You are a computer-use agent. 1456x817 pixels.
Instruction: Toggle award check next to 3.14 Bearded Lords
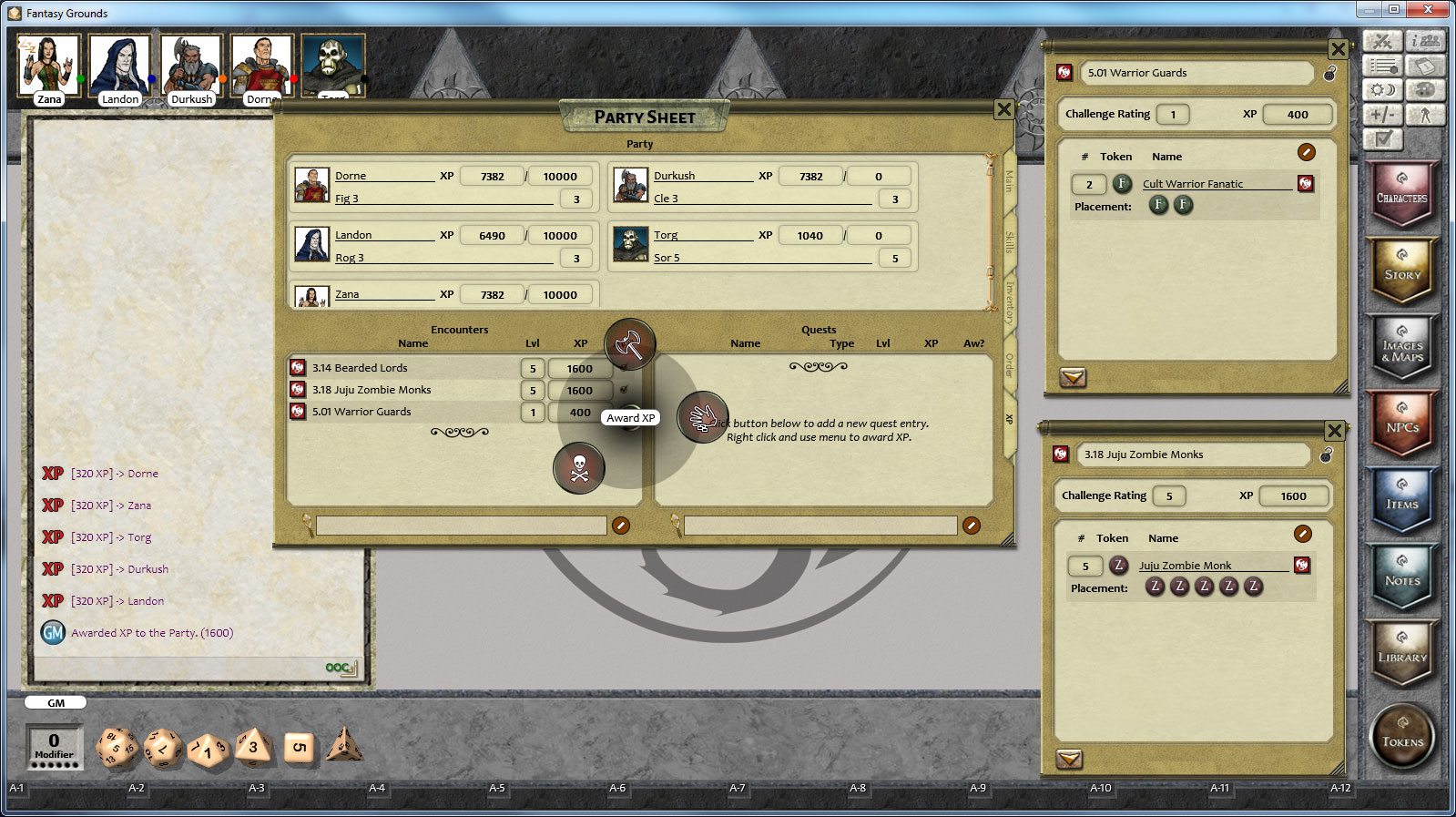click(x=627, y=367)
